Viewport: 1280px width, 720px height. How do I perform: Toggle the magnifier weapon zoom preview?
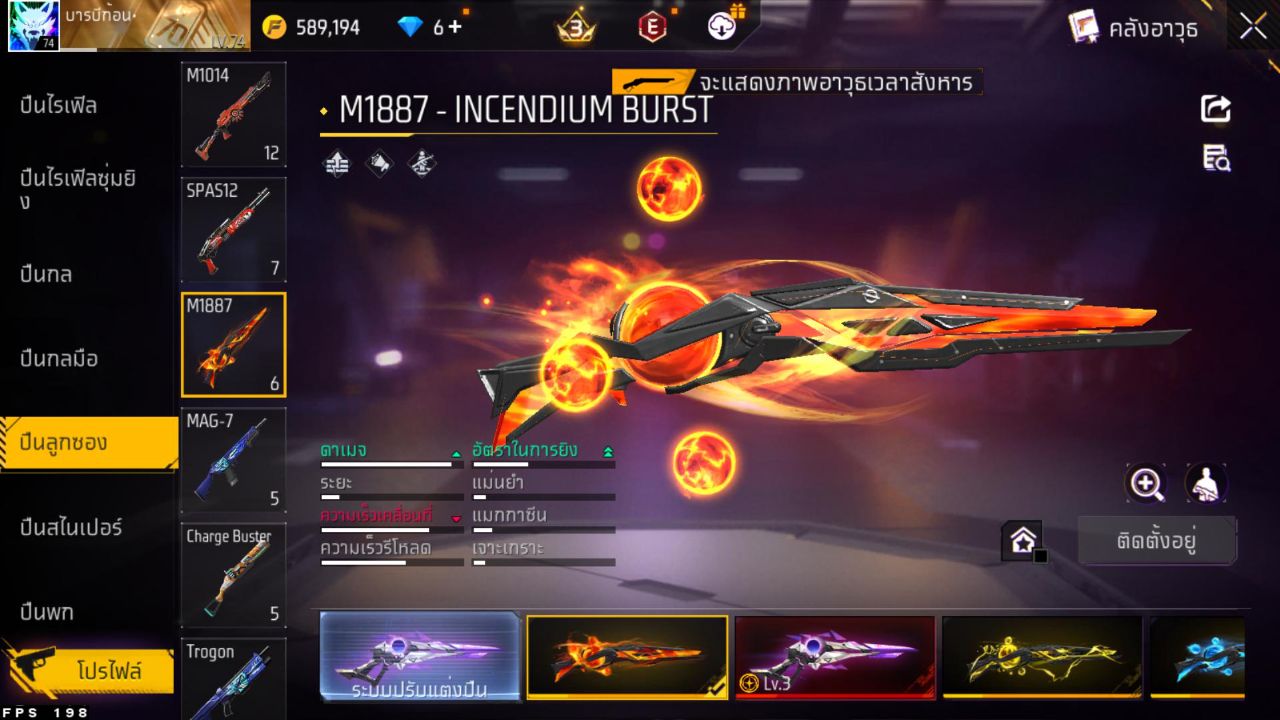point(1146,485)
